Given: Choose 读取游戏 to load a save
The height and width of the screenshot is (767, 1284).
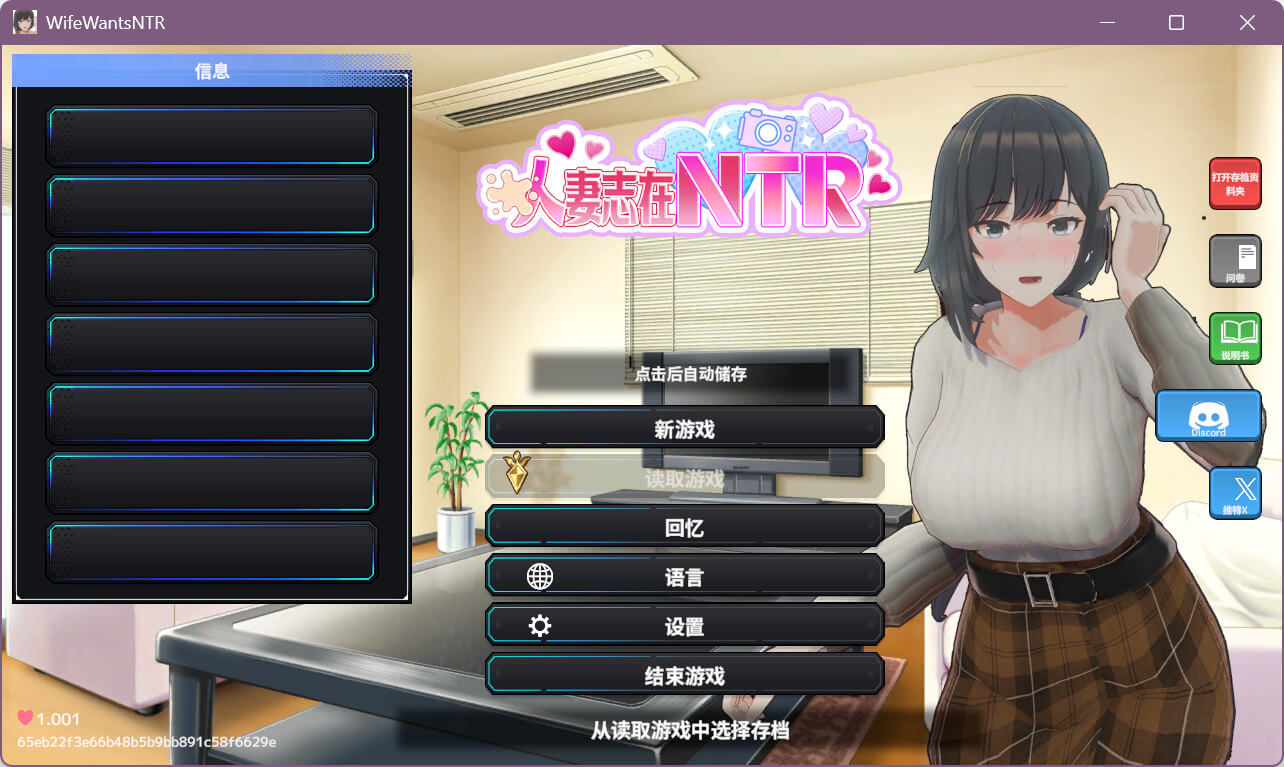Looking at the screenshot, I should tap(684, 478).
